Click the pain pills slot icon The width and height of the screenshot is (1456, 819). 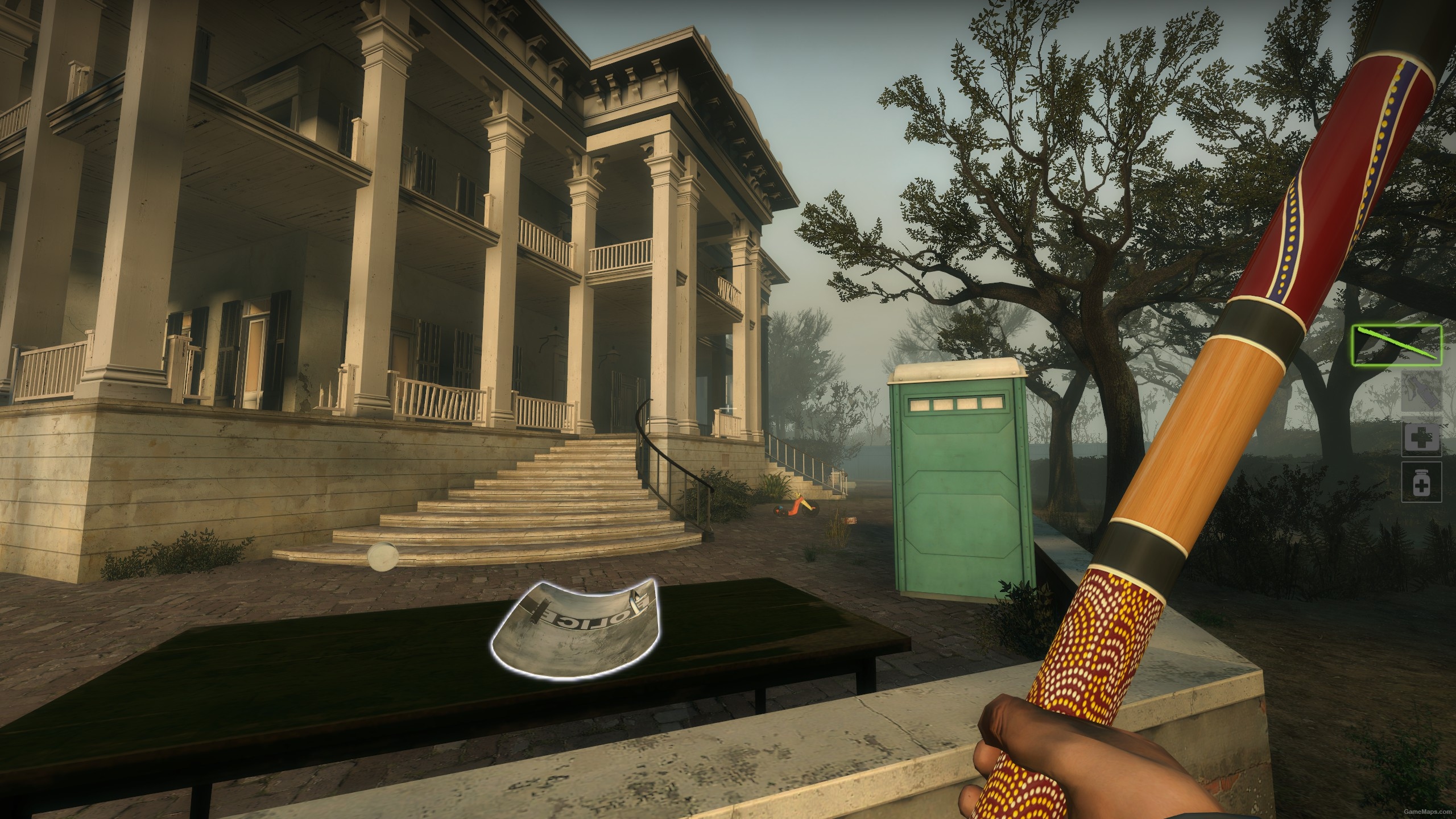coord(1422,482)
